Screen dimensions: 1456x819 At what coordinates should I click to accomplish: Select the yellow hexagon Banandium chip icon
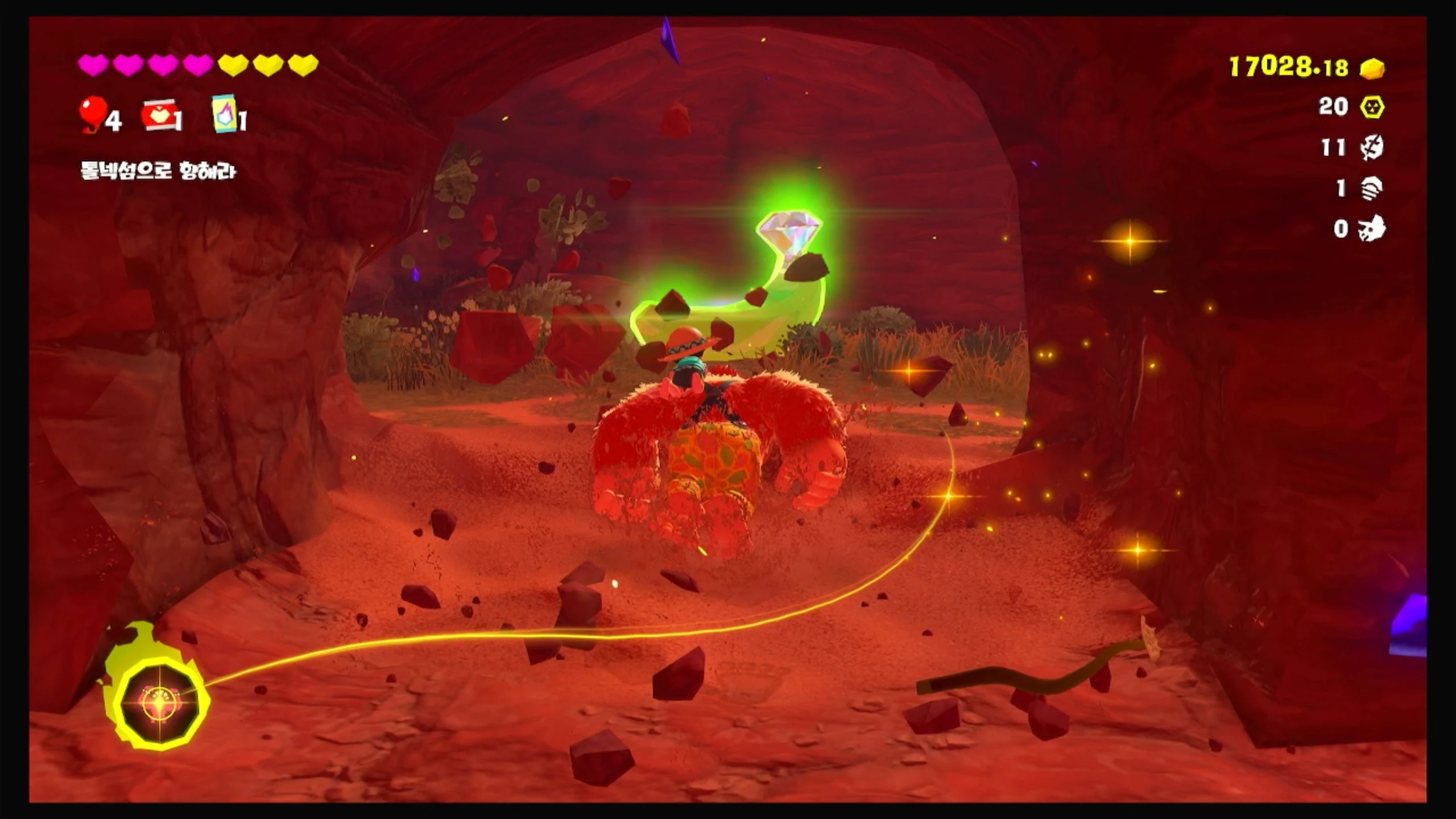click(1372, 107)
